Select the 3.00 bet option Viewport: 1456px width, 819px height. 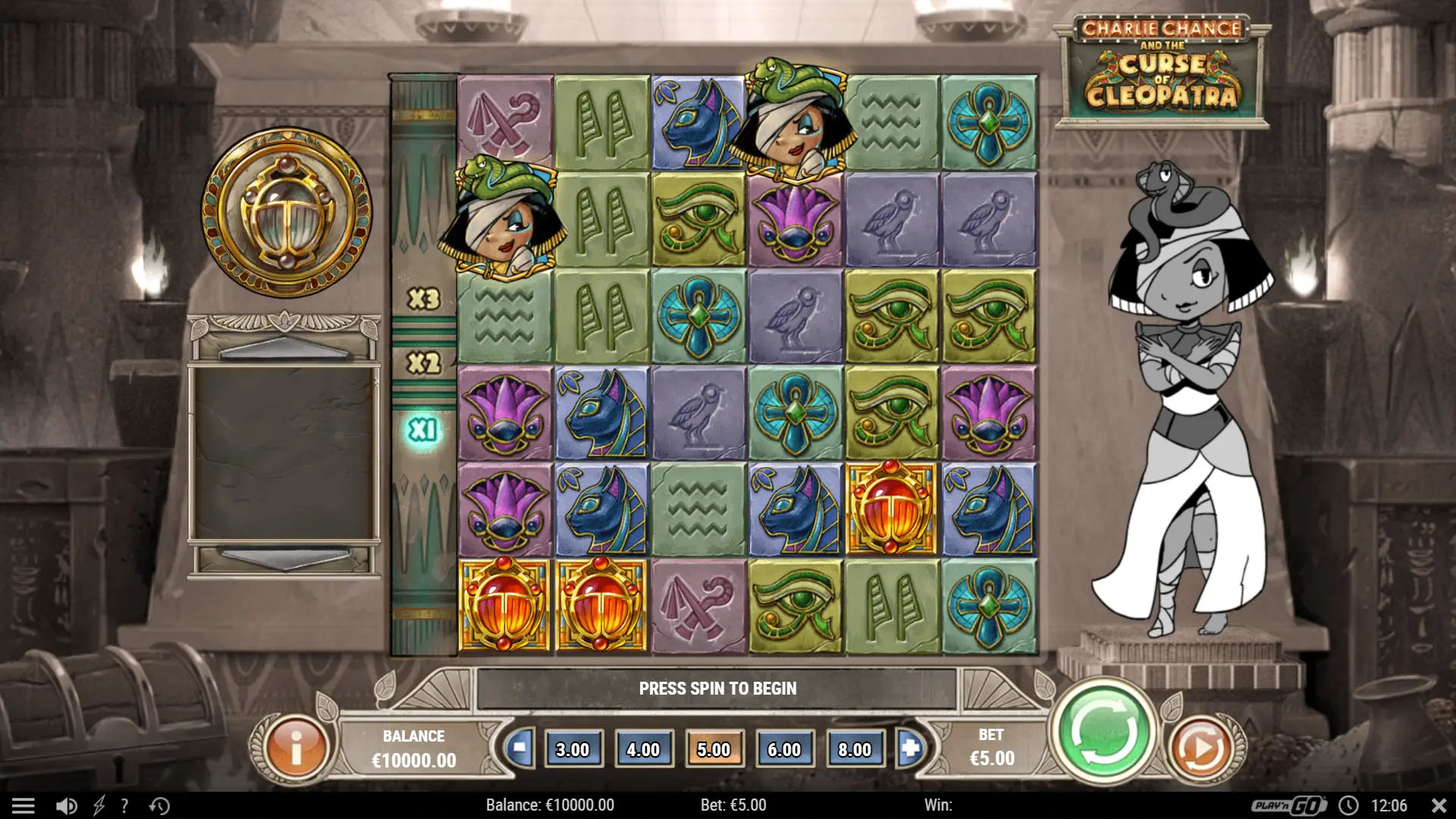(574, 749)
